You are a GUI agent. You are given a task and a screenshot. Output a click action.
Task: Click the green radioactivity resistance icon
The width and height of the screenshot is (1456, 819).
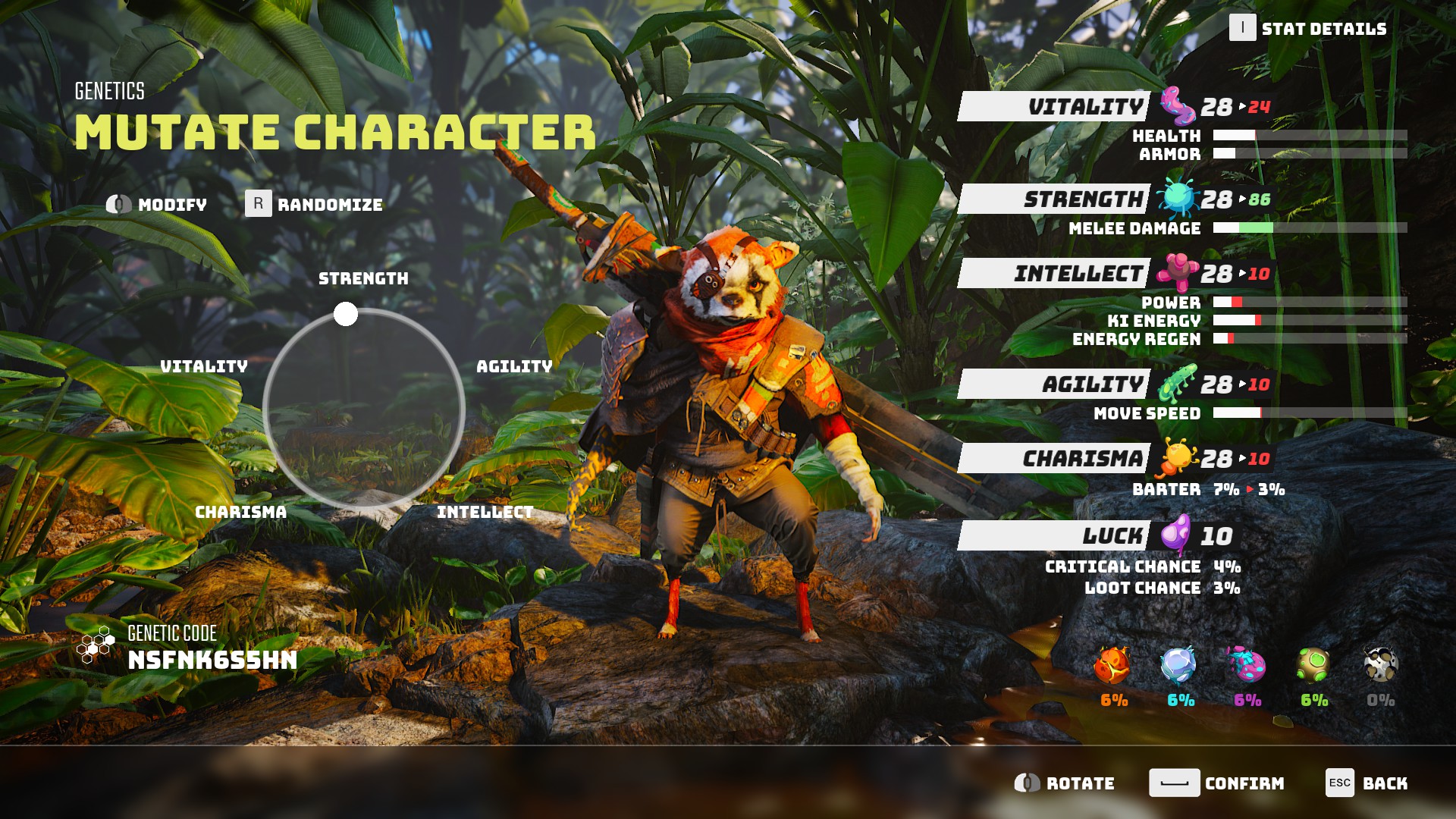click(x=1313, y=666)
